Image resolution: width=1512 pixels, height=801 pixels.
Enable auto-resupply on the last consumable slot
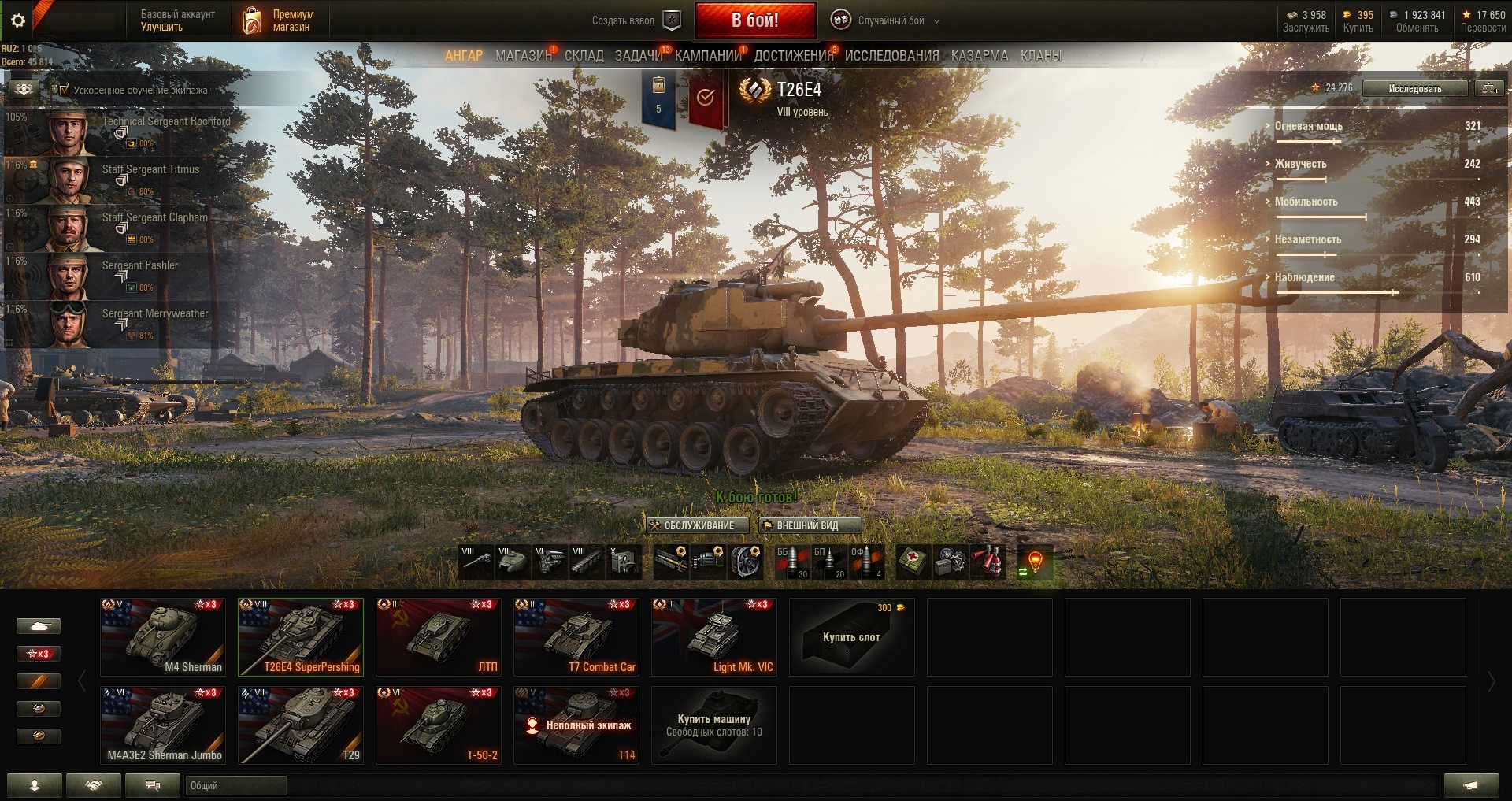pyautogui.click(x=1035, y=562)
